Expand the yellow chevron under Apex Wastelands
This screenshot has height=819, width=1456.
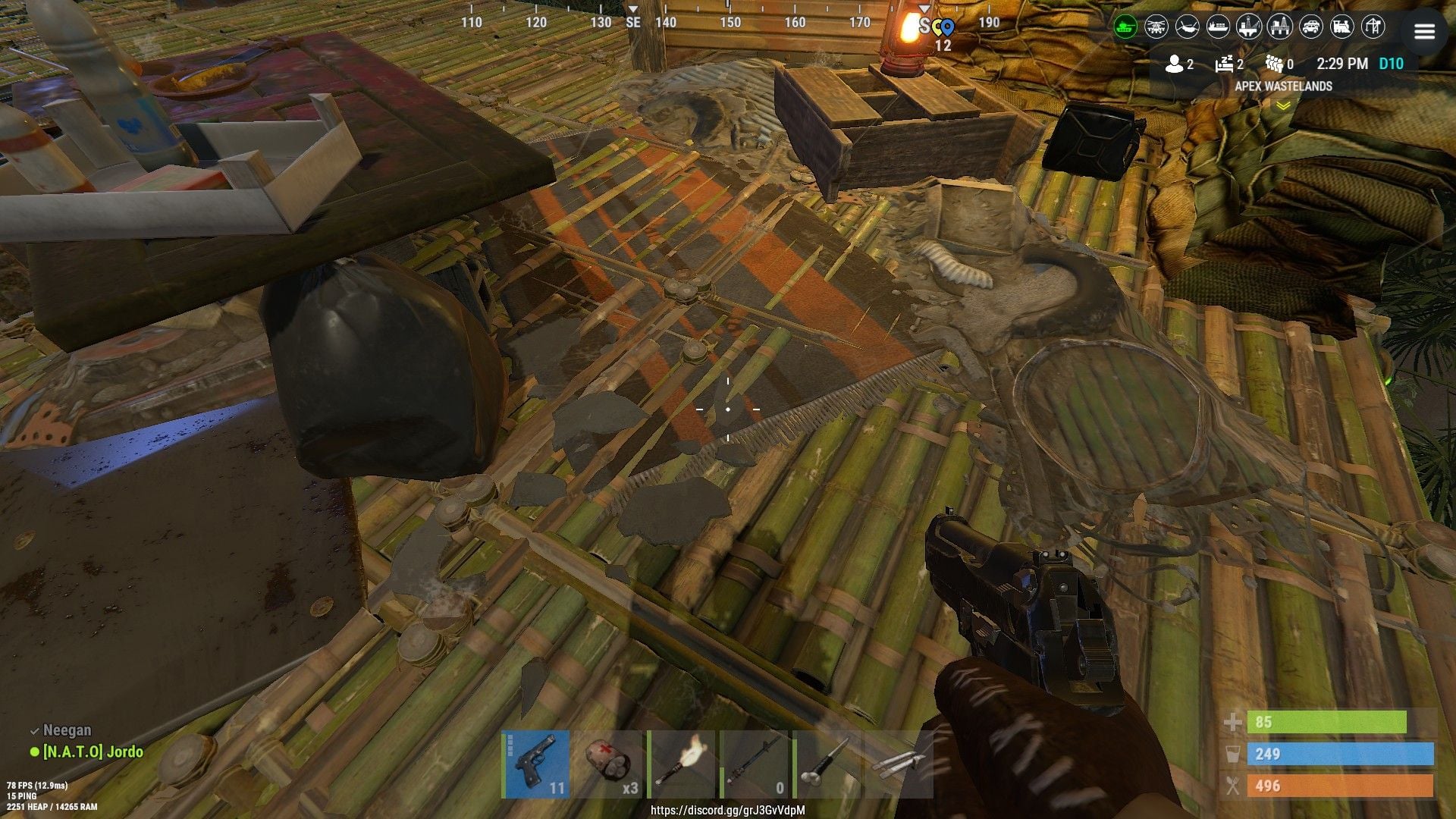coord(1283,106)
